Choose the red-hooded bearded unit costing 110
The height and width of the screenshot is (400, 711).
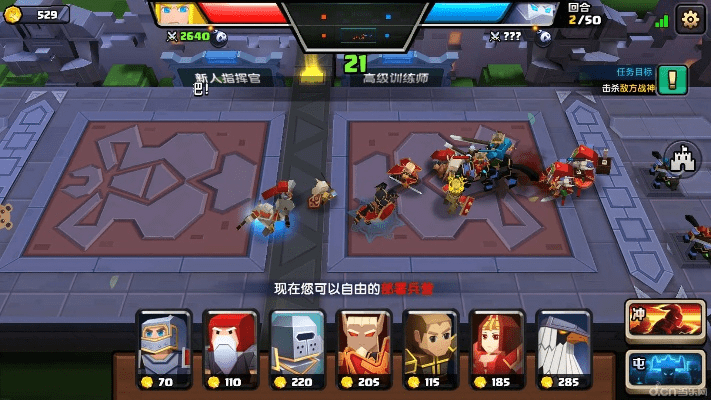pyautogui.click(x=230, y=345)
